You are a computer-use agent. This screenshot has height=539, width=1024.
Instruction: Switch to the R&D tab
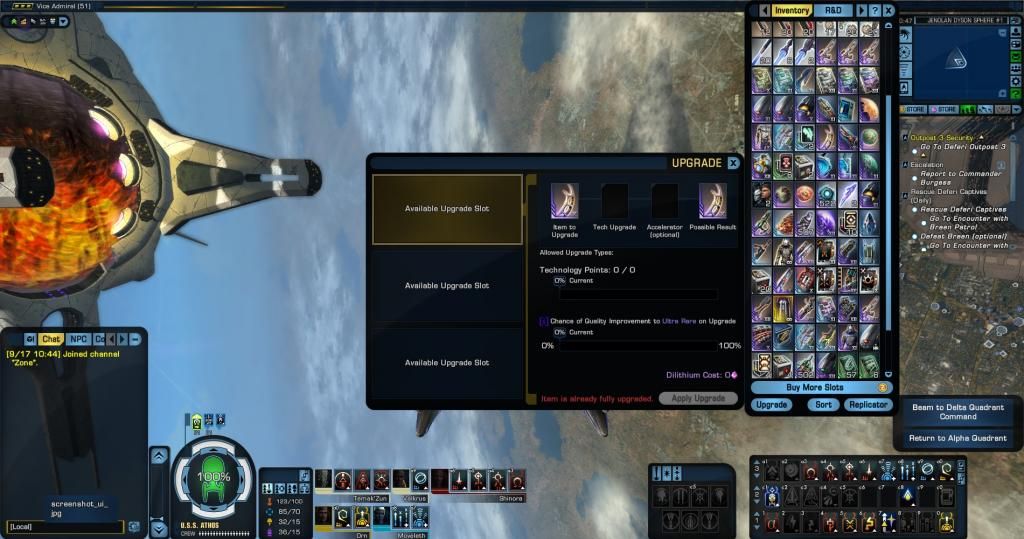[x=833, y=10]
